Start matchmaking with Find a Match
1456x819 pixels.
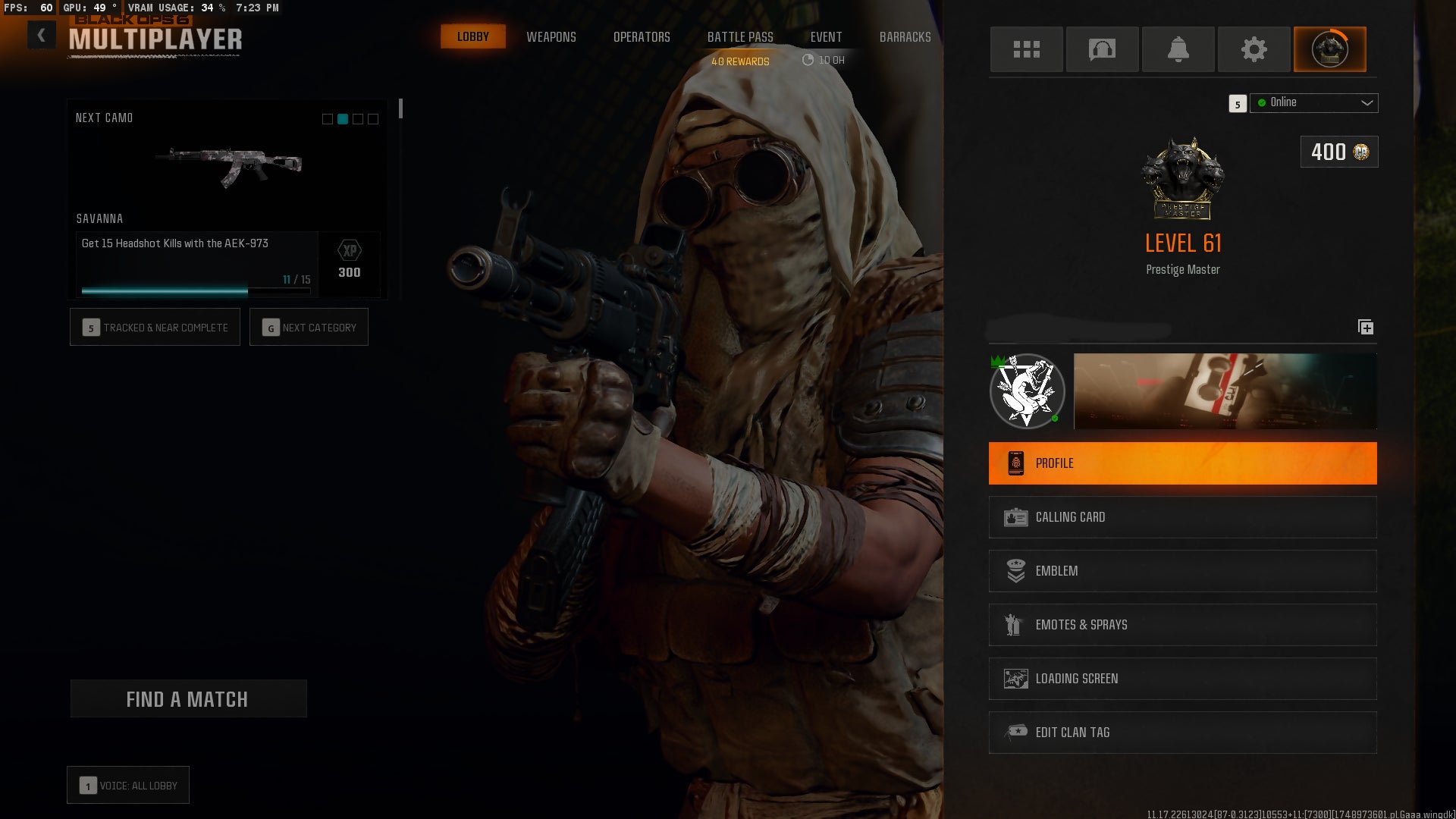[x=188, y=698]
